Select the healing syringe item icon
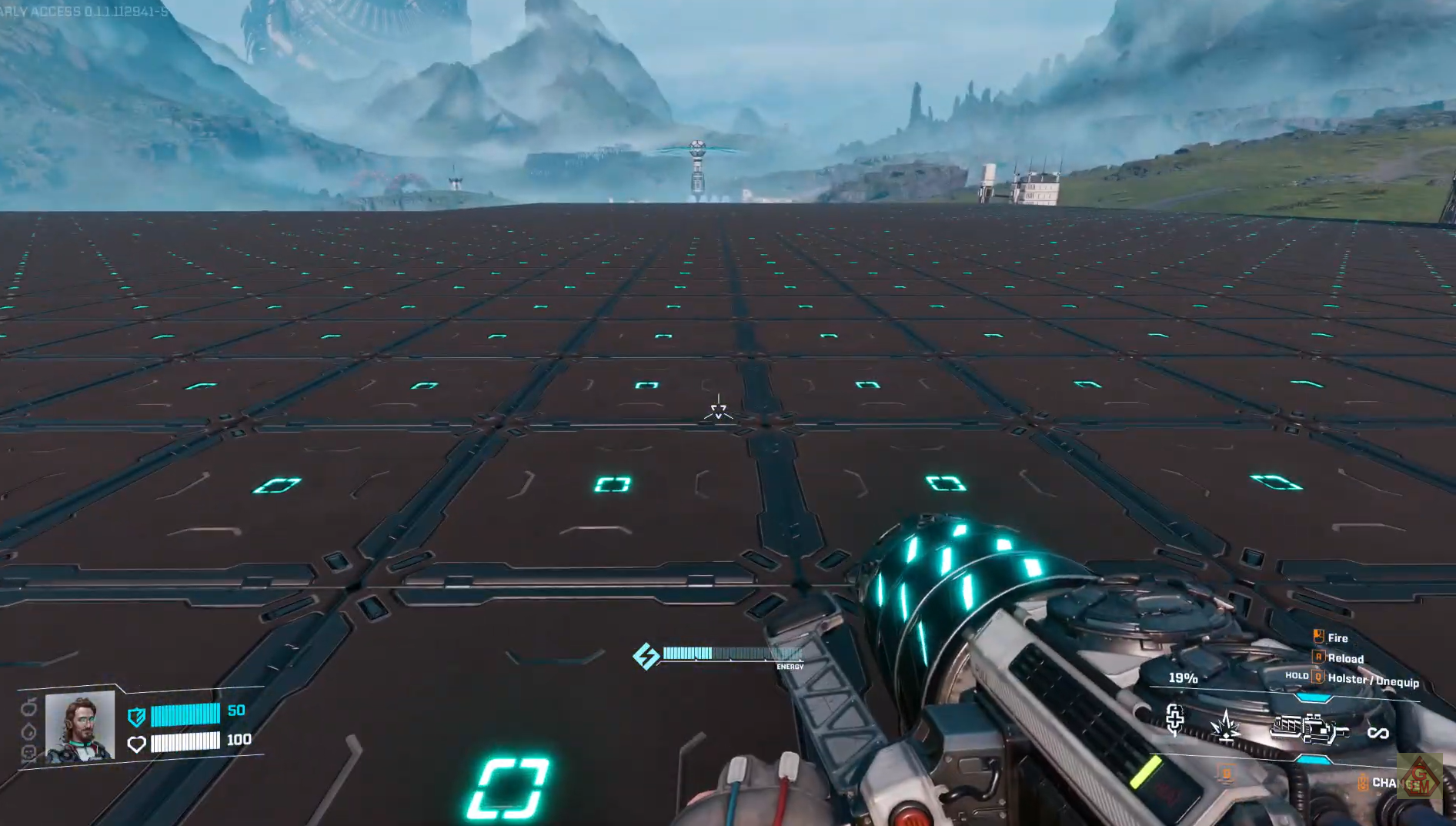 point(1174,720)
